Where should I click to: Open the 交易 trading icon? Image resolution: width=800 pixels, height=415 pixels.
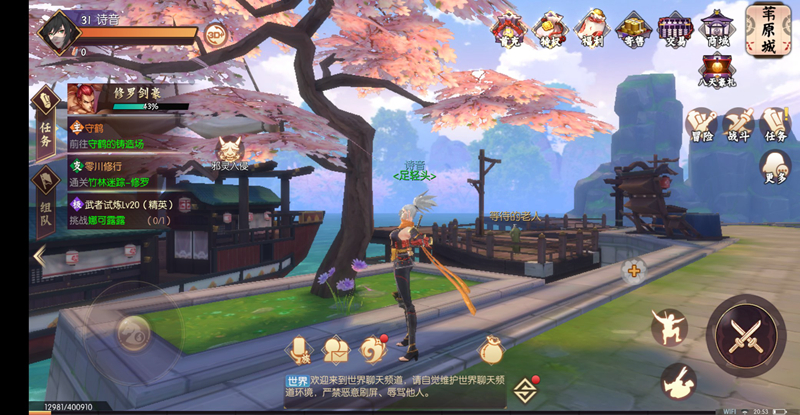click(675, 30)
